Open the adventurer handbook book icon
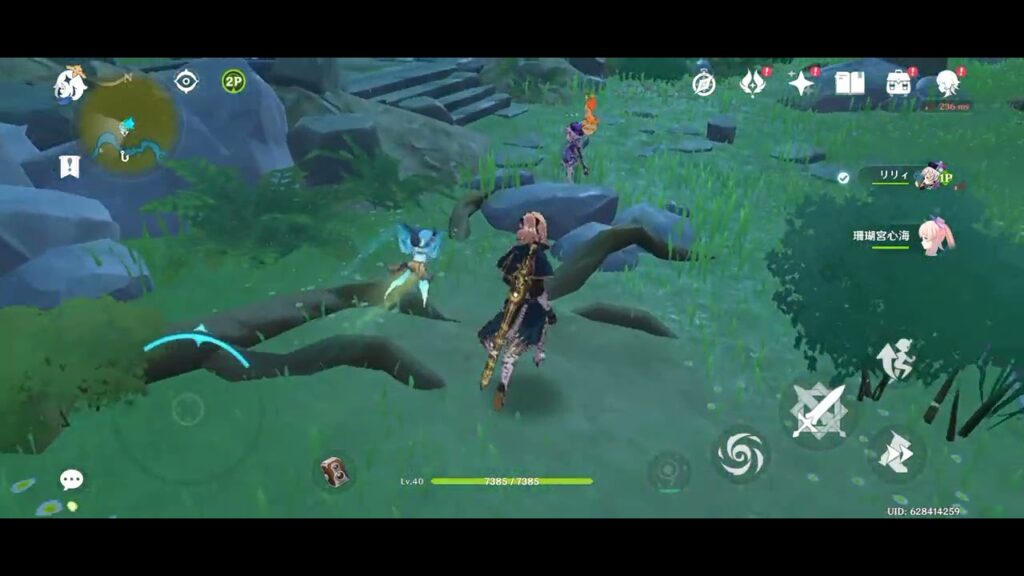This screenshot has height=576, width=1024. point(849,83)
